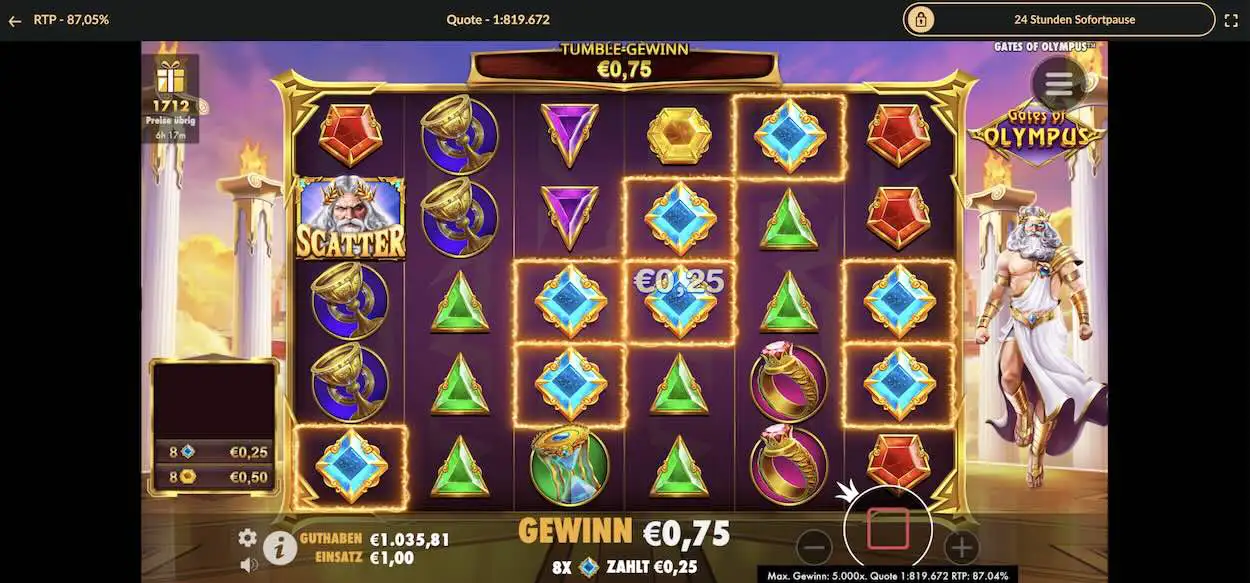Toggle the sound speaker icon
Viewport: 1250px width, 583px height.
pos(248,564)
